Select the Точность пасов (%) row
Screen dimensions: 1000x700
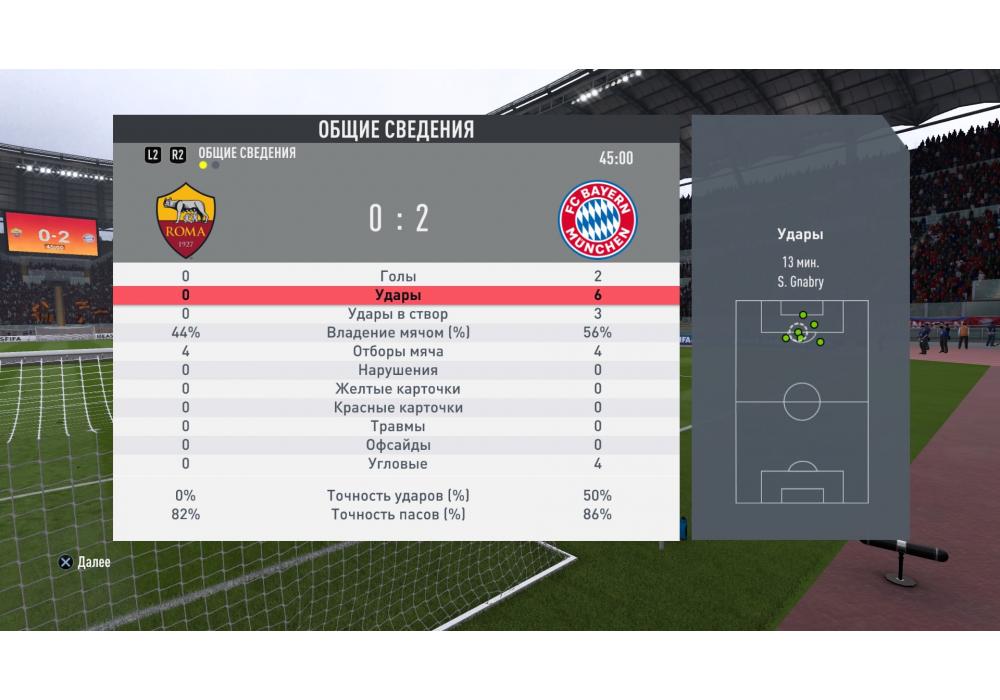[x=397, y=514]
